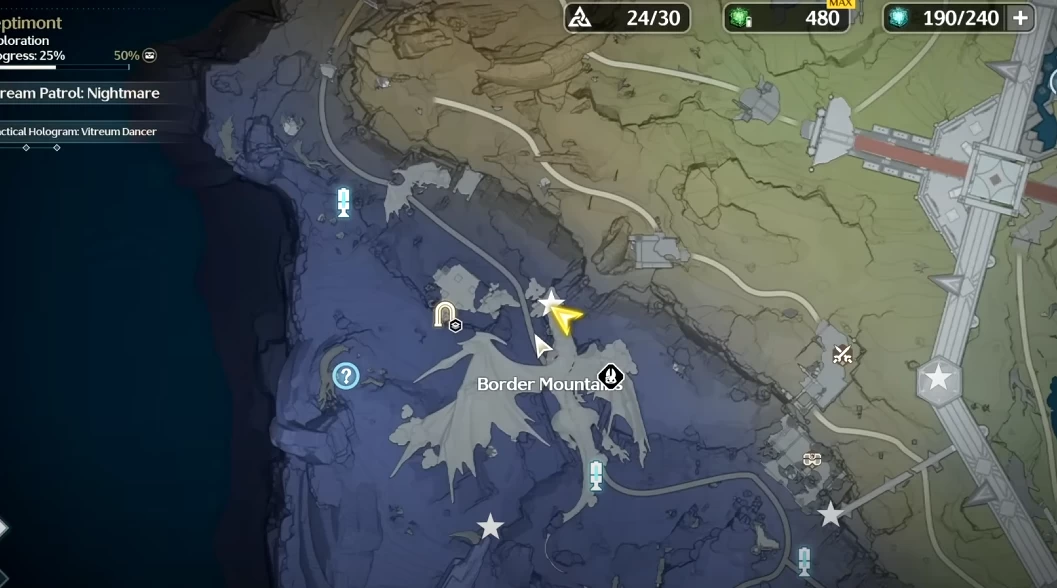
Task: Select the star in the hexagon on the bridge
Action: [938, 378]
